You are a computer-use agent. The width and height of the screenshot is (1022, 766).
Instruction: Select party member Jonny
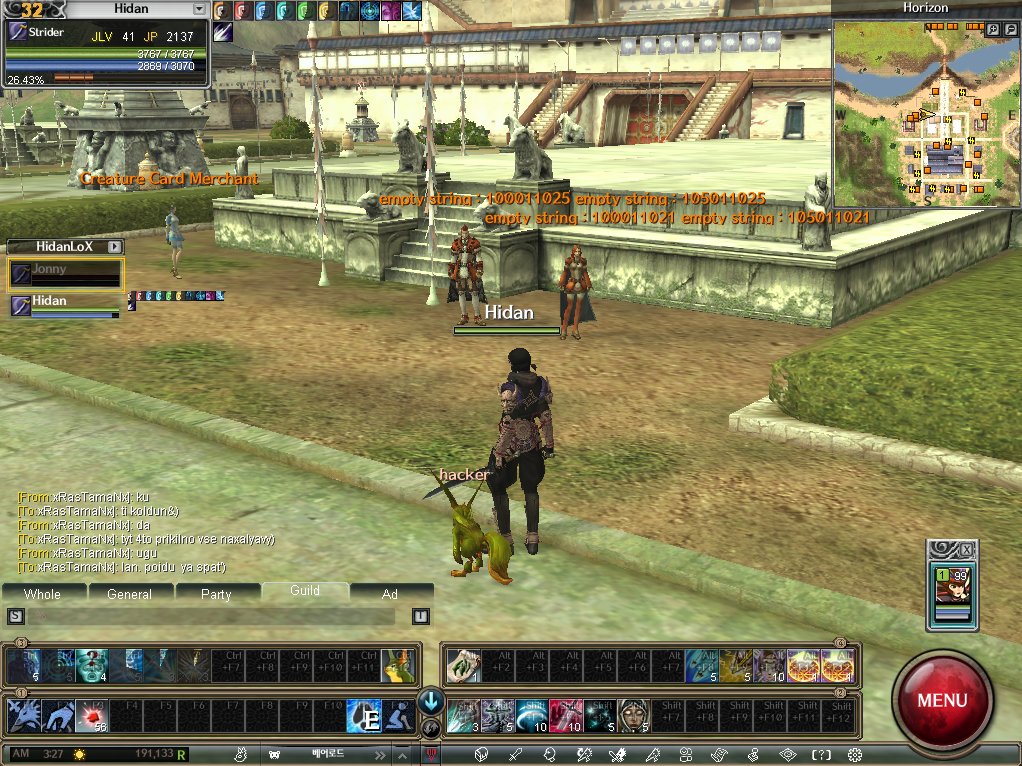pos(66,274)
